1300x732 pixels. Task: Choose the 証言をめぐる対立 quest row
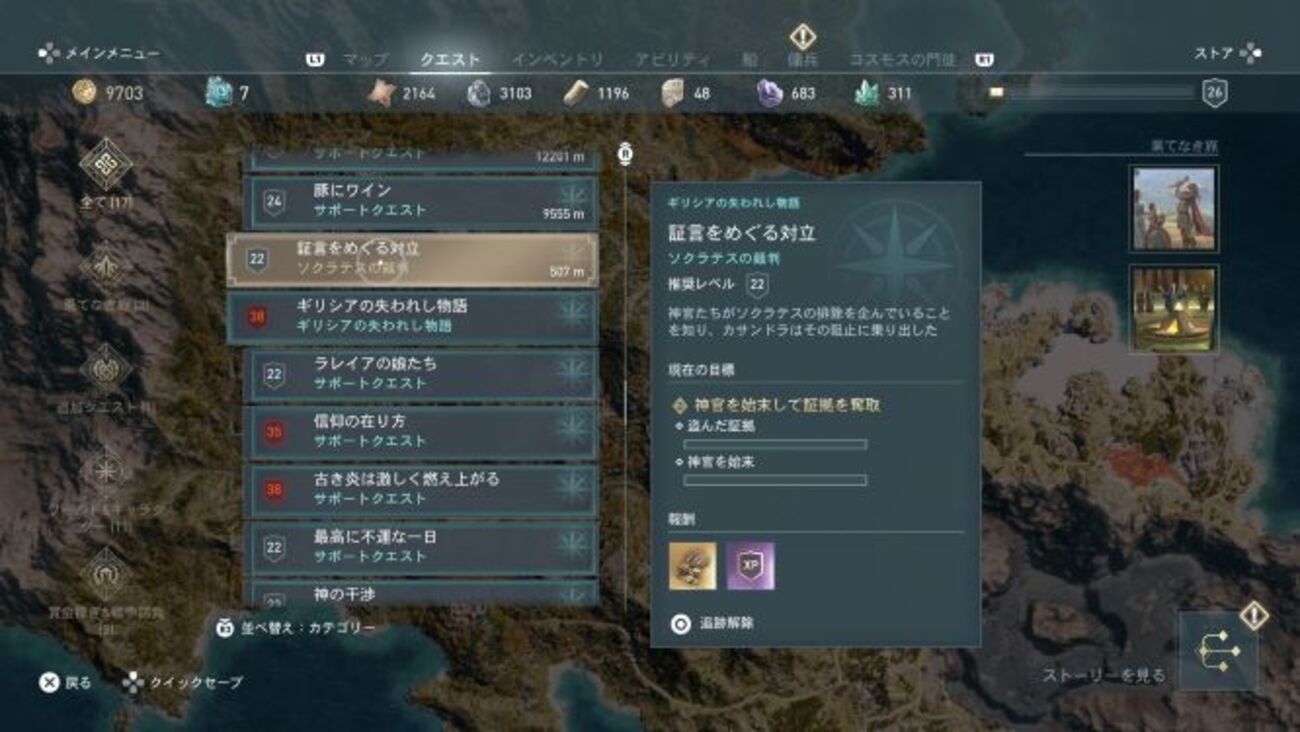click(412, 259)
